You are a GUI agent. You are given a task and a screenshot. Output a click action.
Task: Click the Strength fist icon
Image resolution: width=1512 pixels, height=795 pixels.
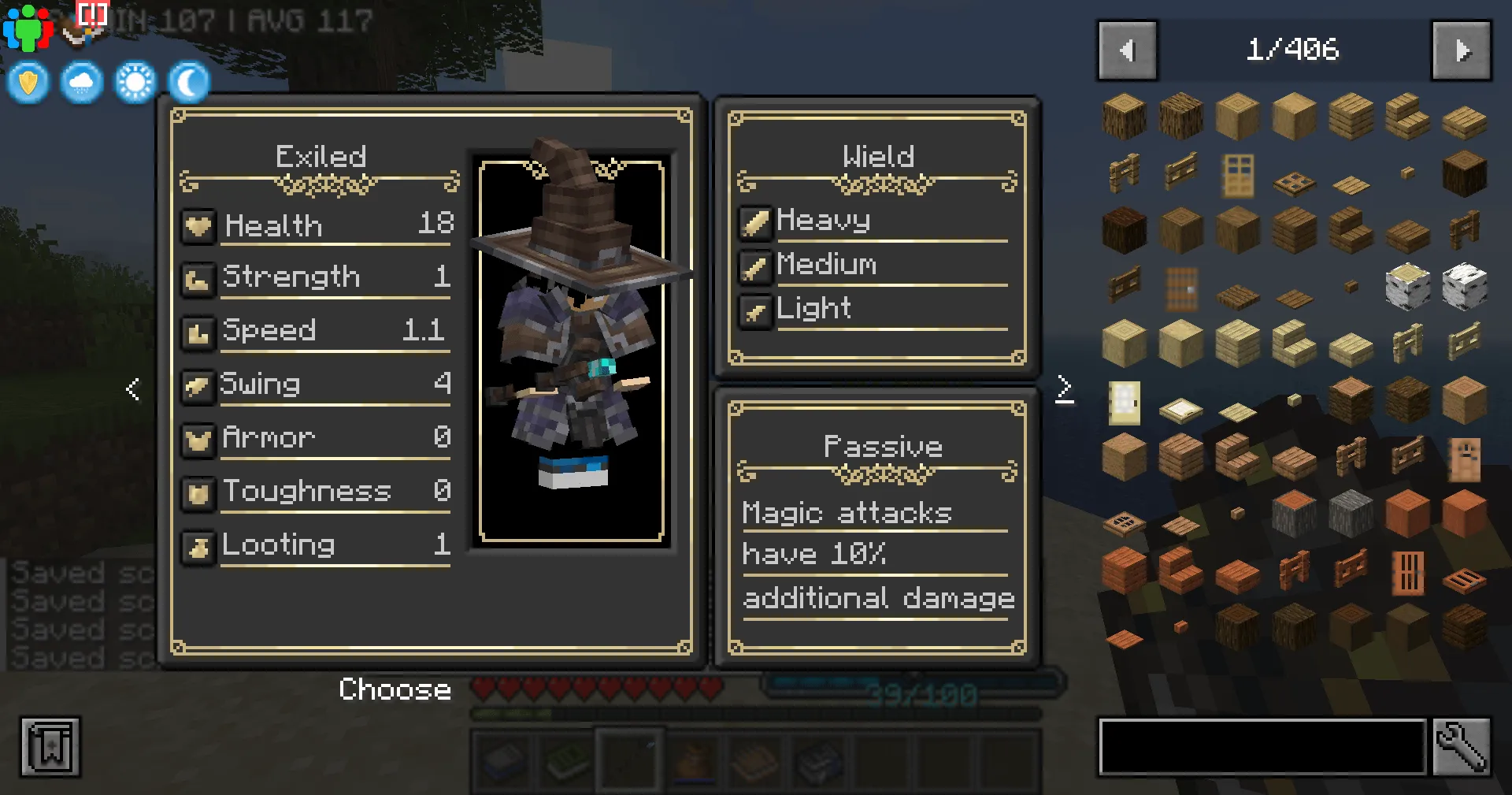click(198, 277)
